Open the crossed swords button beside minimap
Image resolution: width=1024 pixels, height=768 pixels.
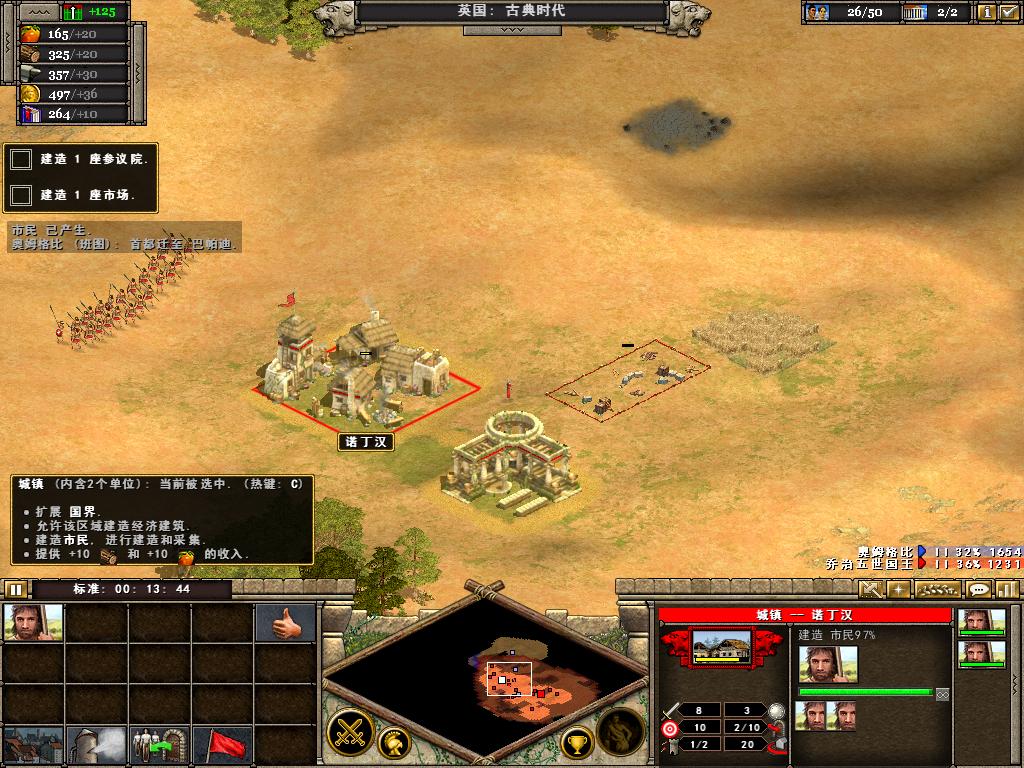pos(350,731)
